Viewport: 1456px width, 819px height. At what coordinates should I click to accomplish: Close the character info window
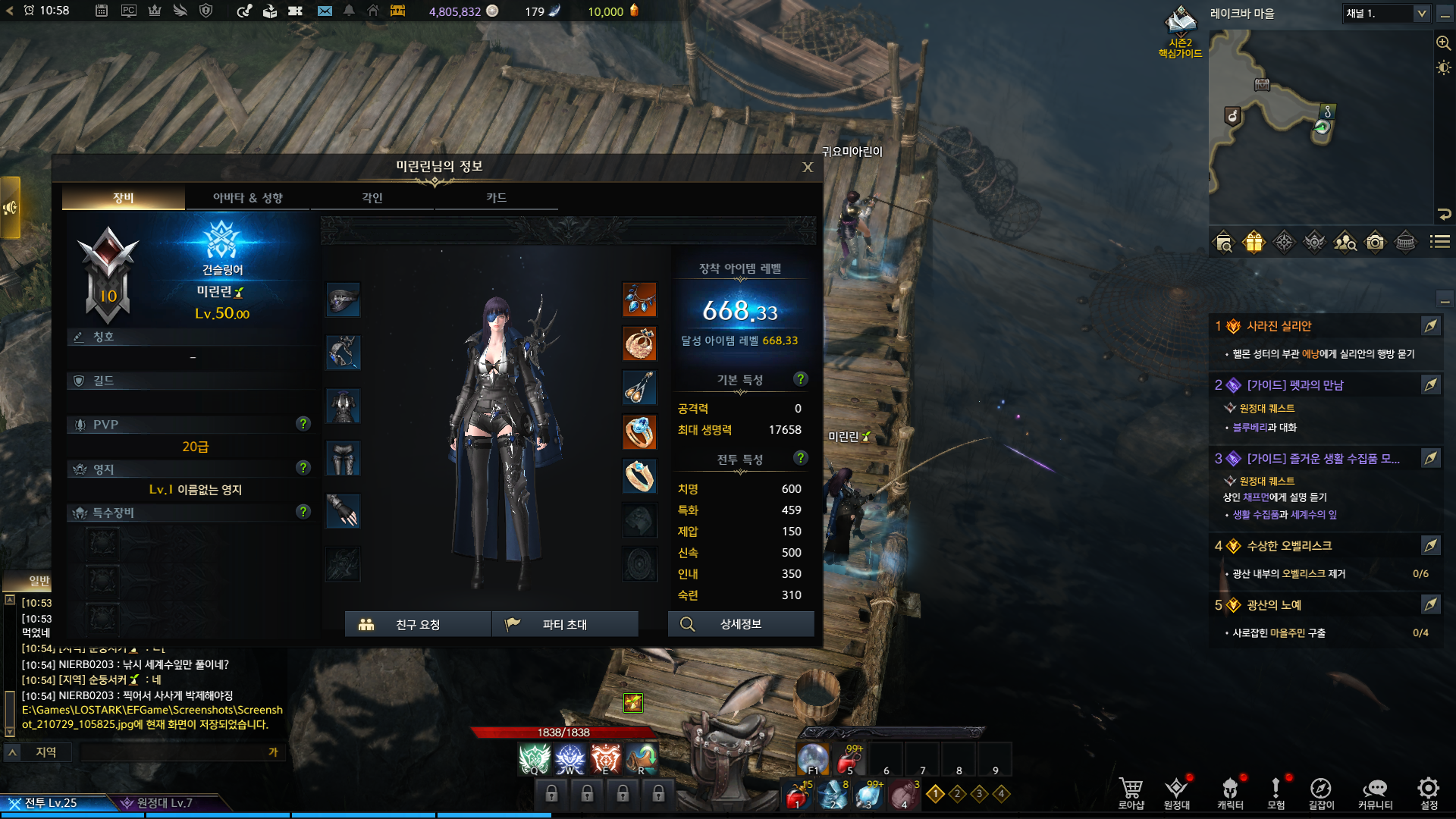(x=808, y=168)
